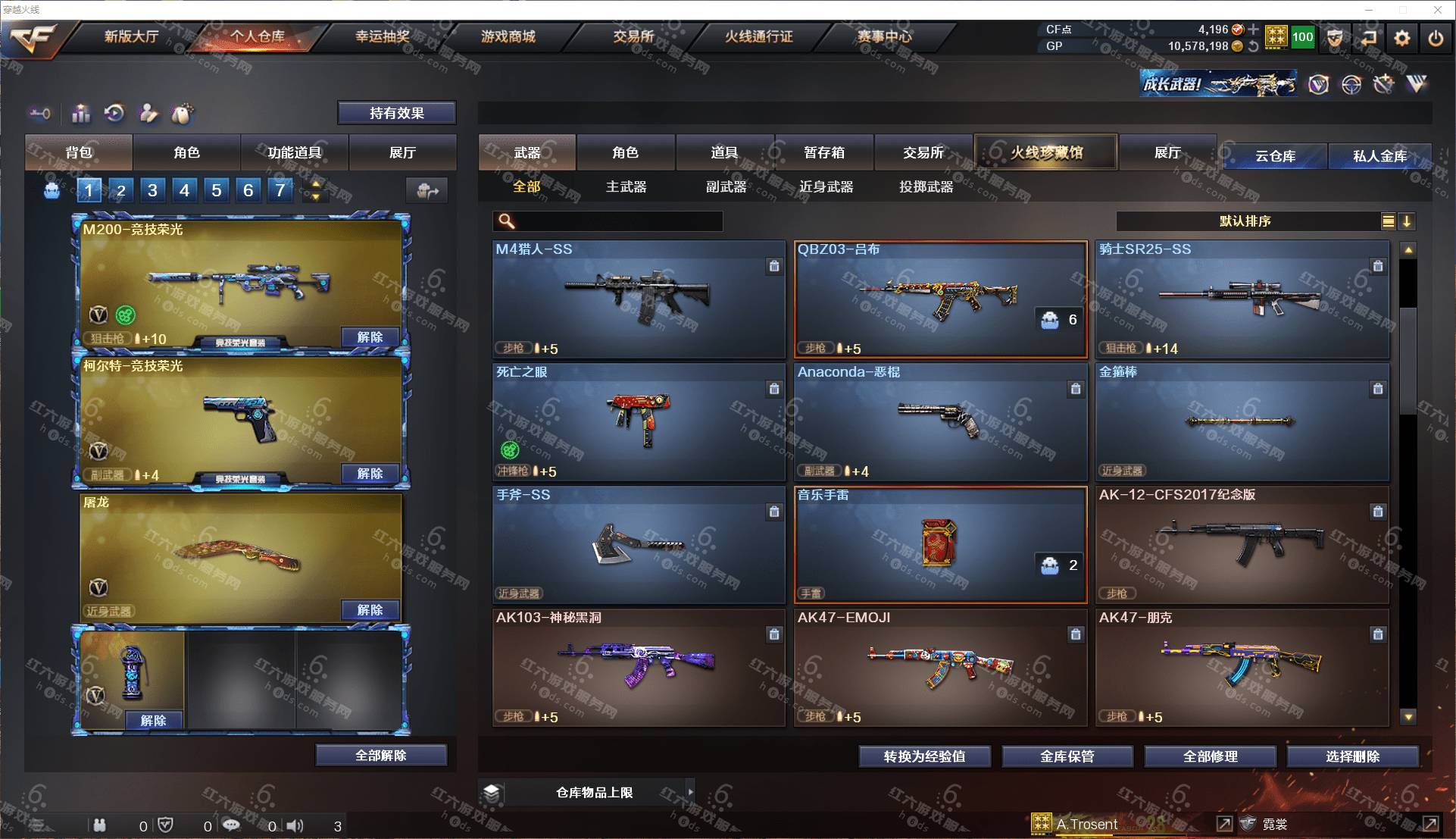
Task: Click the 全部修理 repair button
Action: tap(1210, 756)
